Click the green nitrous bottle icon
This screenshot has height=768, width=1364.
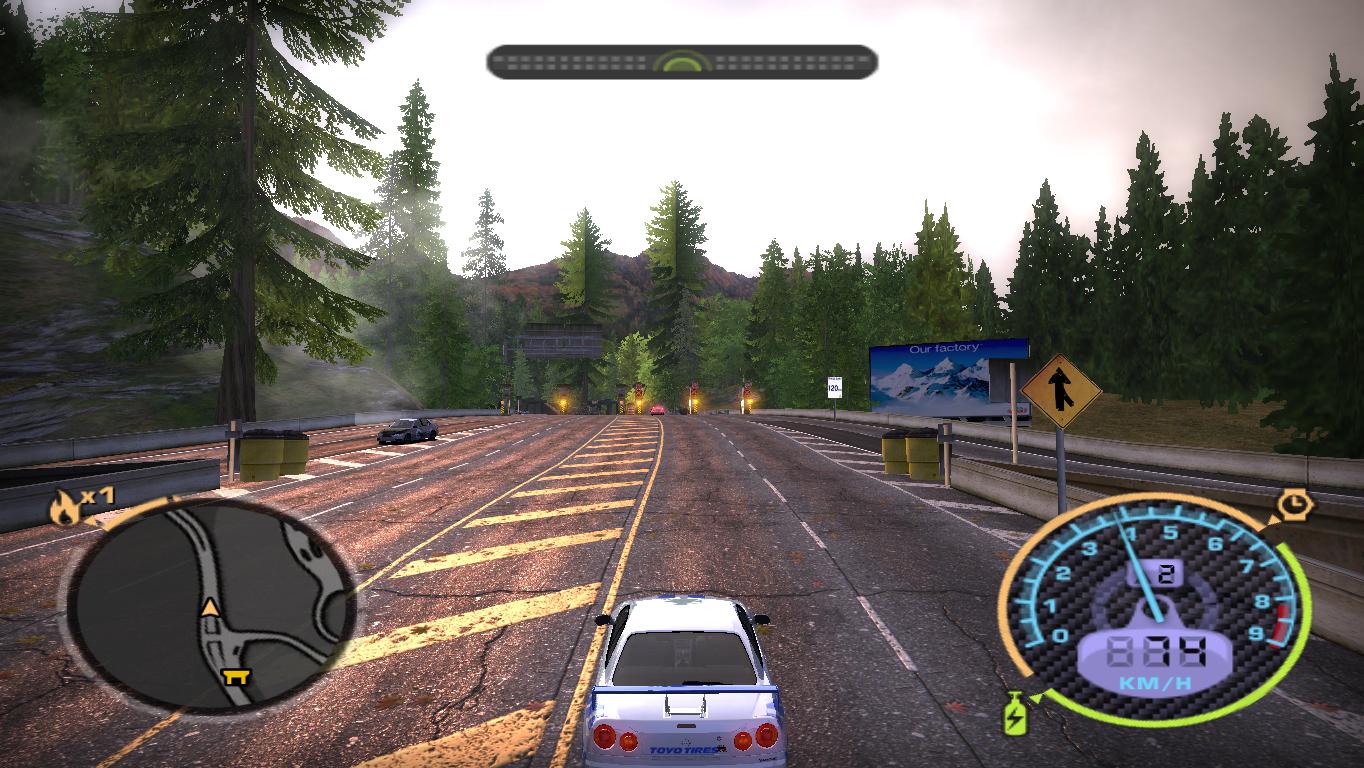coord(1013,715)
